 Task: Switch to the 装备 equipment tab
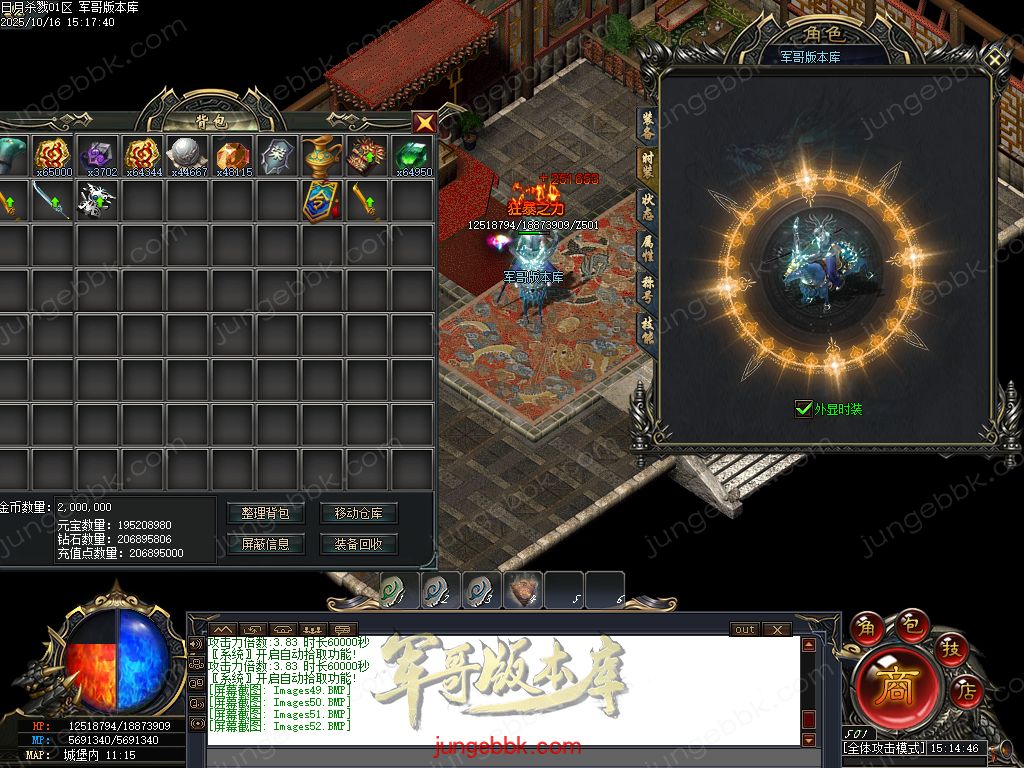(x=647, y=124)
